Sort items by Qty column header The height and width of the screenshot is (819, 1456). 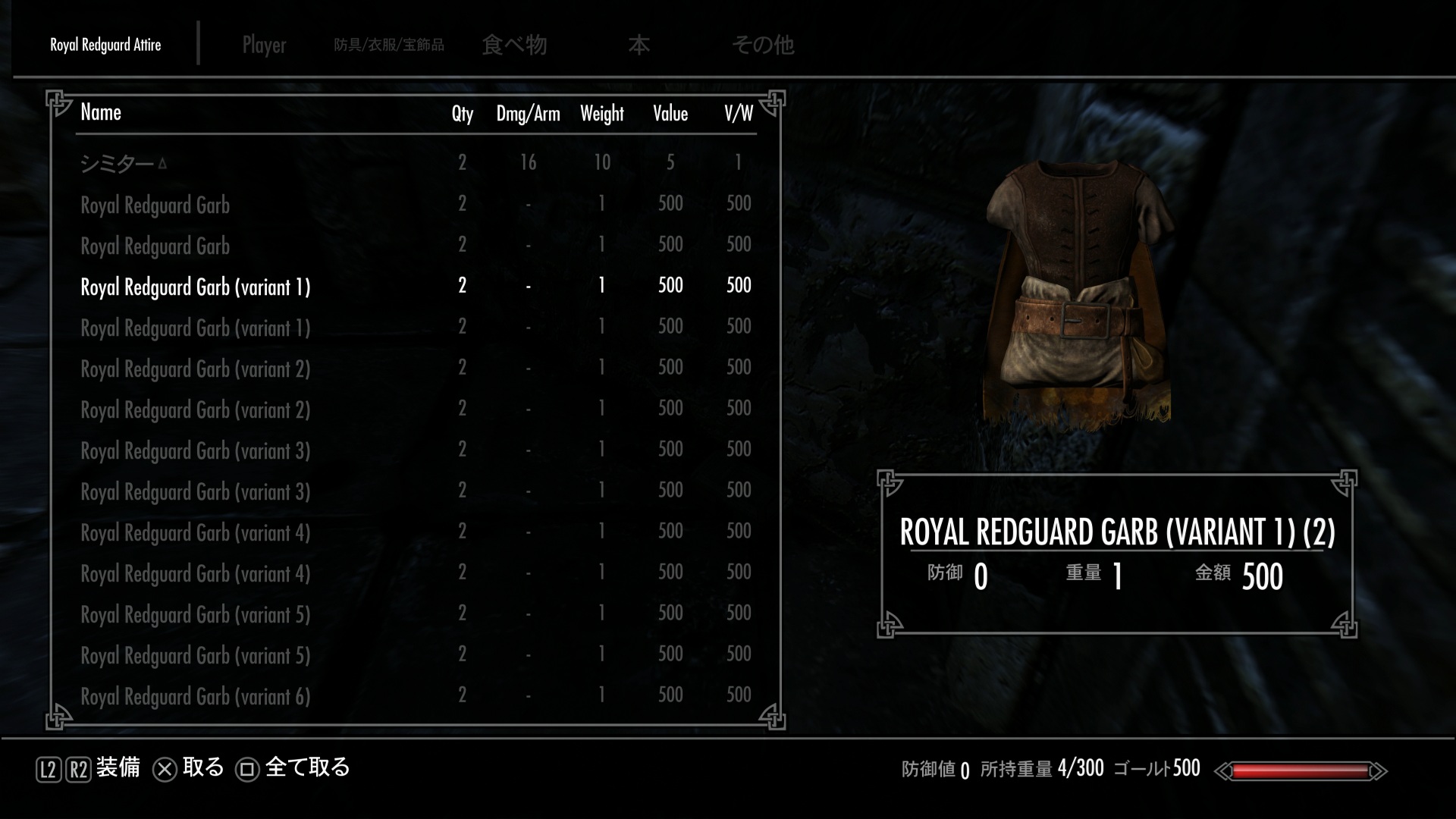(x=462, y=114)
